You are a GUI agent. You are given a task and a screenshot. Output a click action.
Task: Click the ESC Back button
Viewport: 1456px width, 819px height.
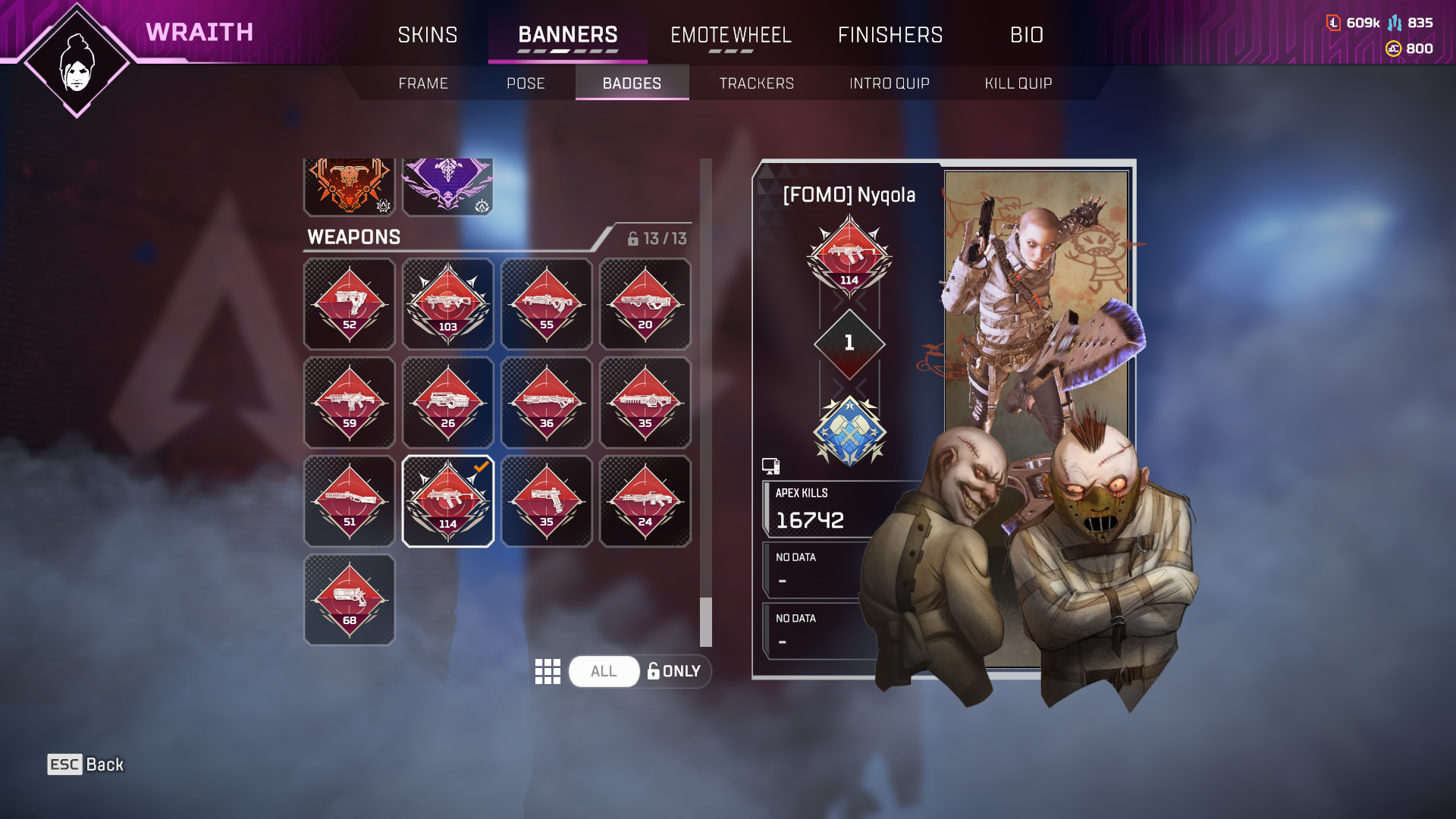coord(86,764)
